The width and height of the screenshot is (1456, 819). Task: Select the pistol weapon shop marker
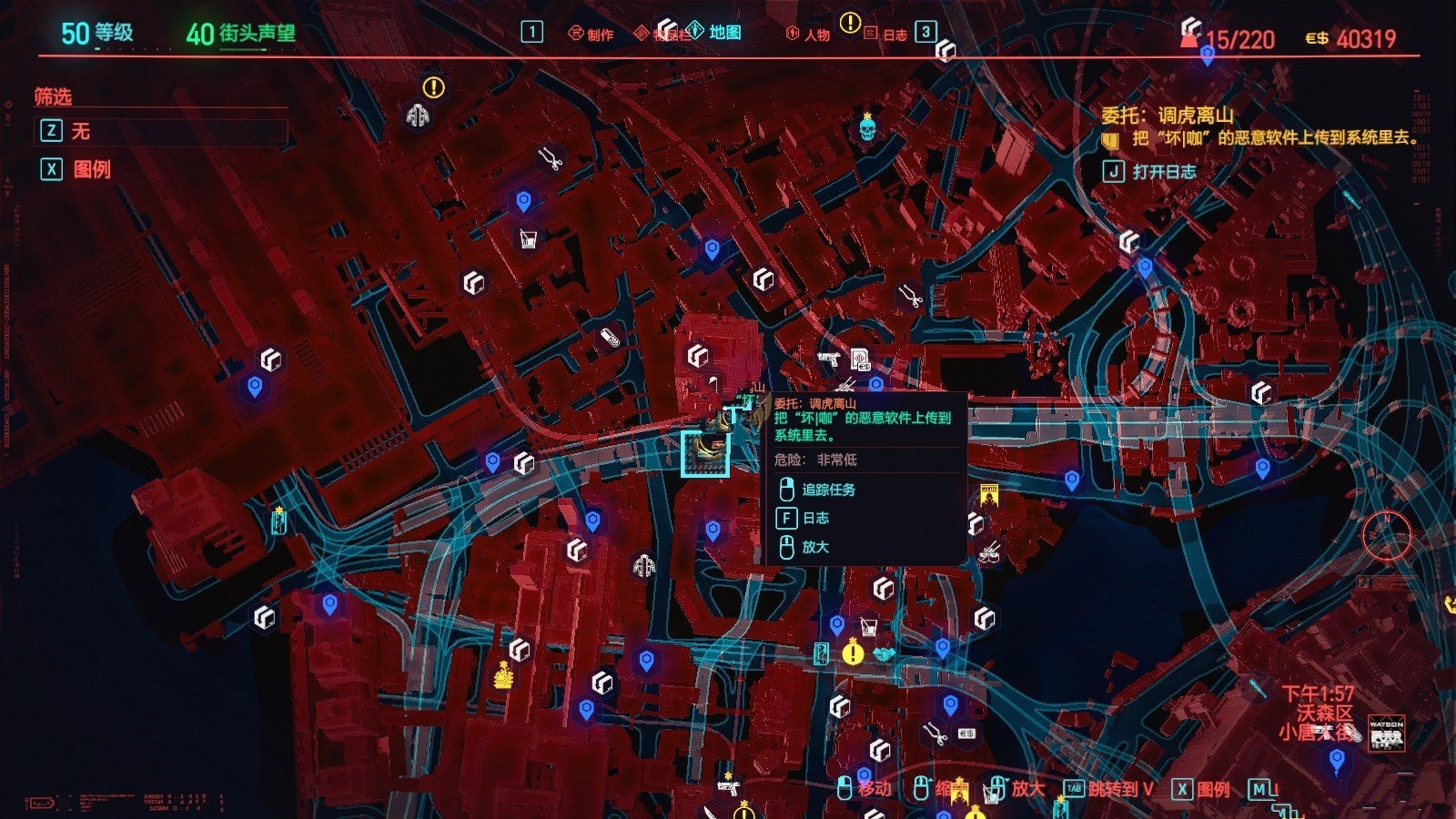coord(828,358)
